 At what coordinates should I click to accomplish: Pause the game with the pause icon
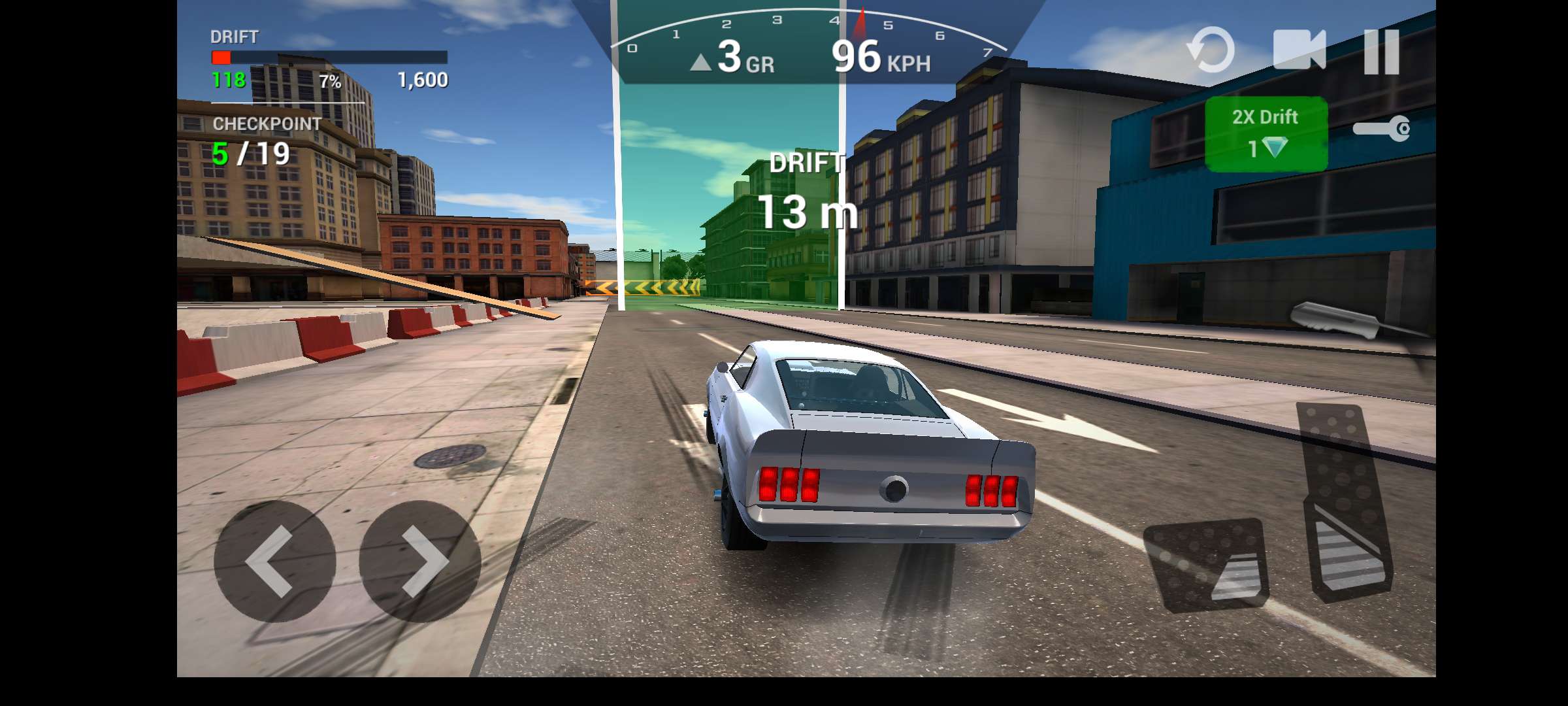[x=1380, y=51]
